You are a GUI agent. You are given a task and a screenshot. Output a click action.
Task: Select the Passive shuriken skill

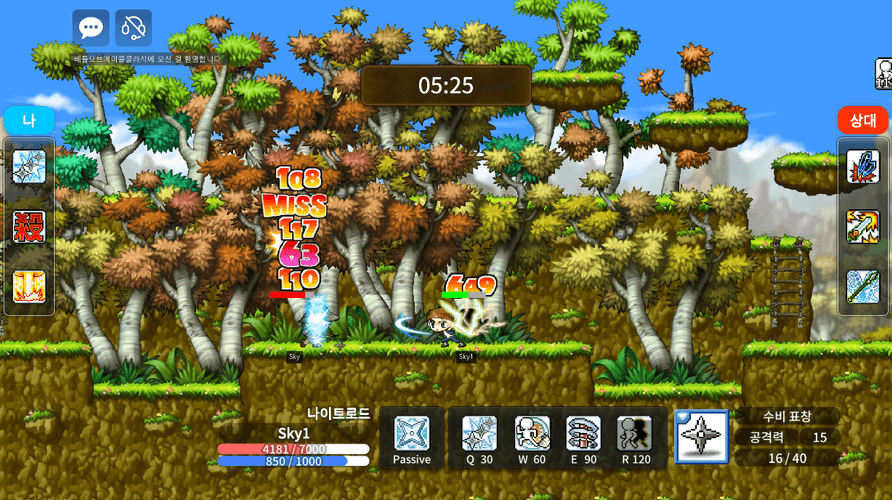coord(411,435)
